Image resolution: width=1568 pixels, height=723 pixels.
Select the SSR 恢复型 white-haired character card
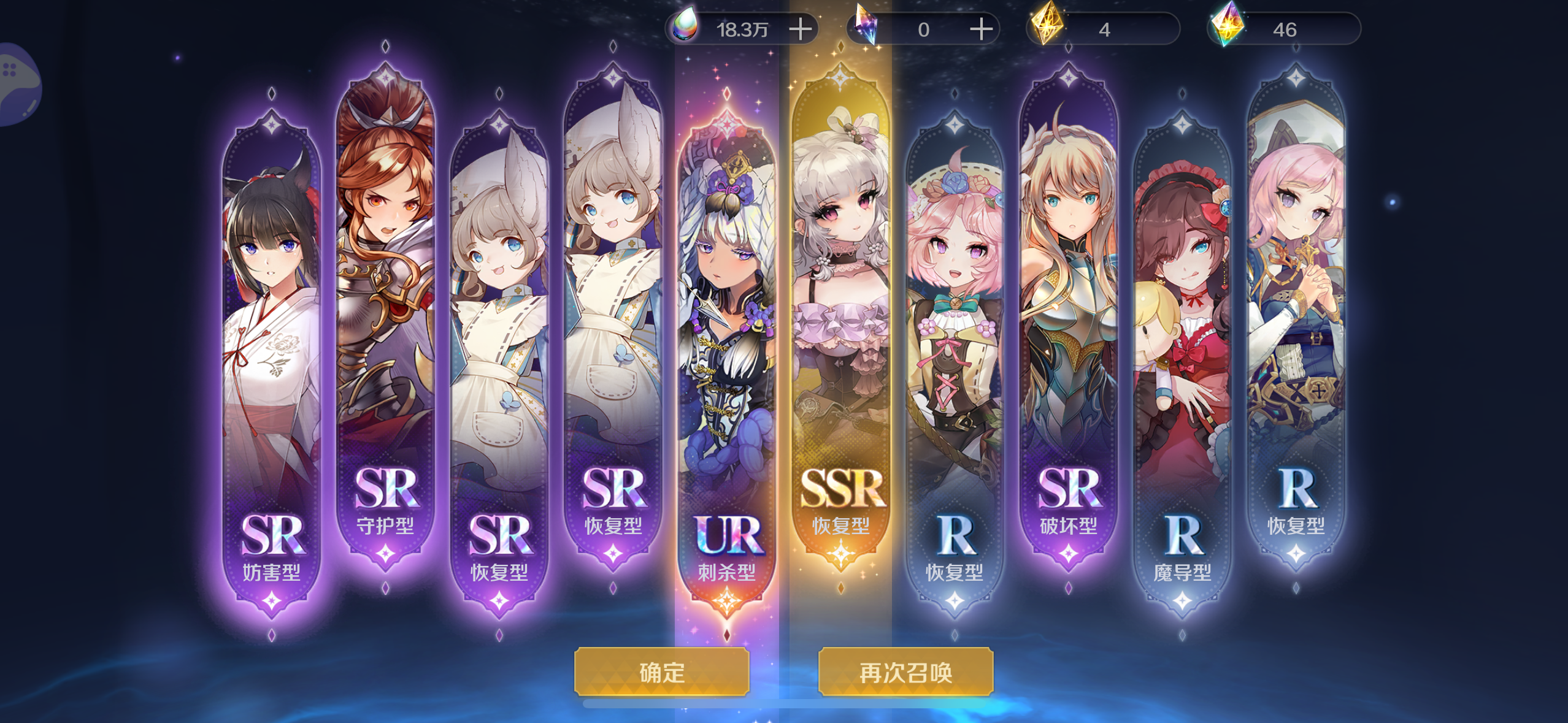(841, 294)
